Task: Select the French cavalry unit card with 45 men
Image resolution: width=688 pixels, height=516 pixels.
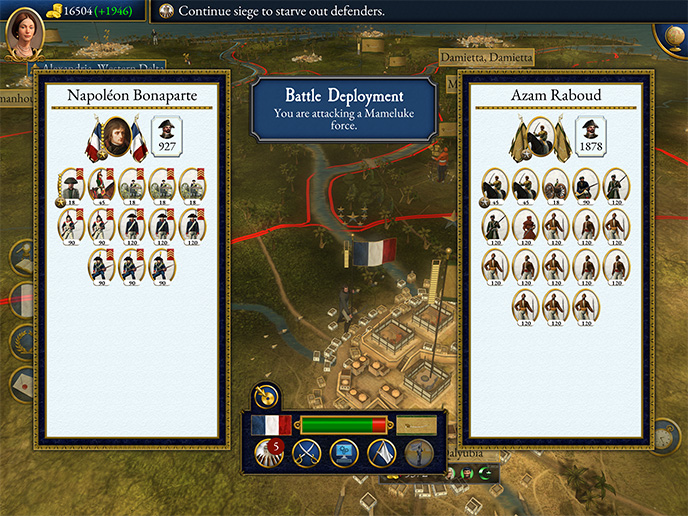Action: pos(101,185)
